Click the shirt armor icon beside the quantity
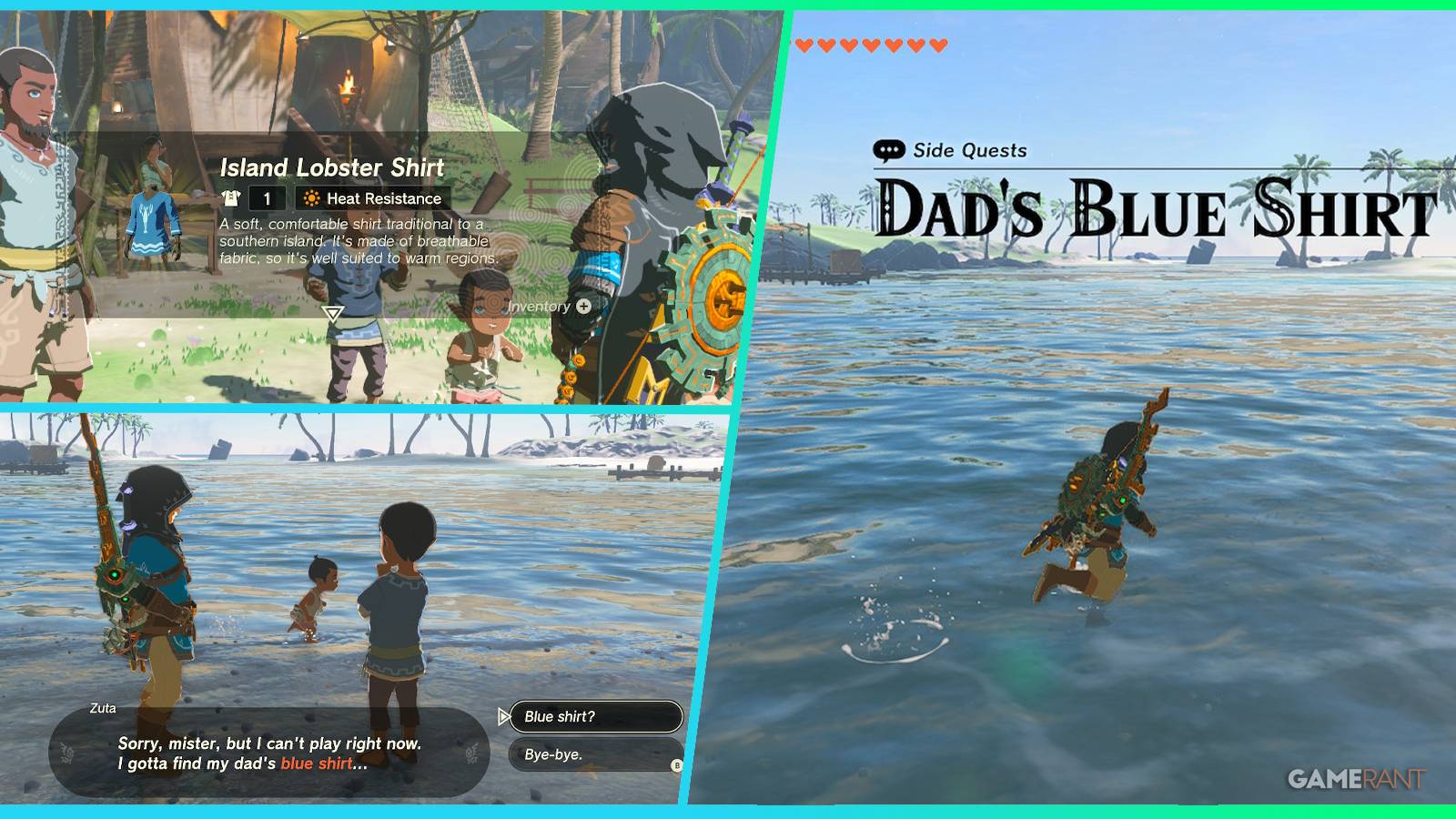The width and height of the screenshot is (1456, 819). (x=233, y=197)
